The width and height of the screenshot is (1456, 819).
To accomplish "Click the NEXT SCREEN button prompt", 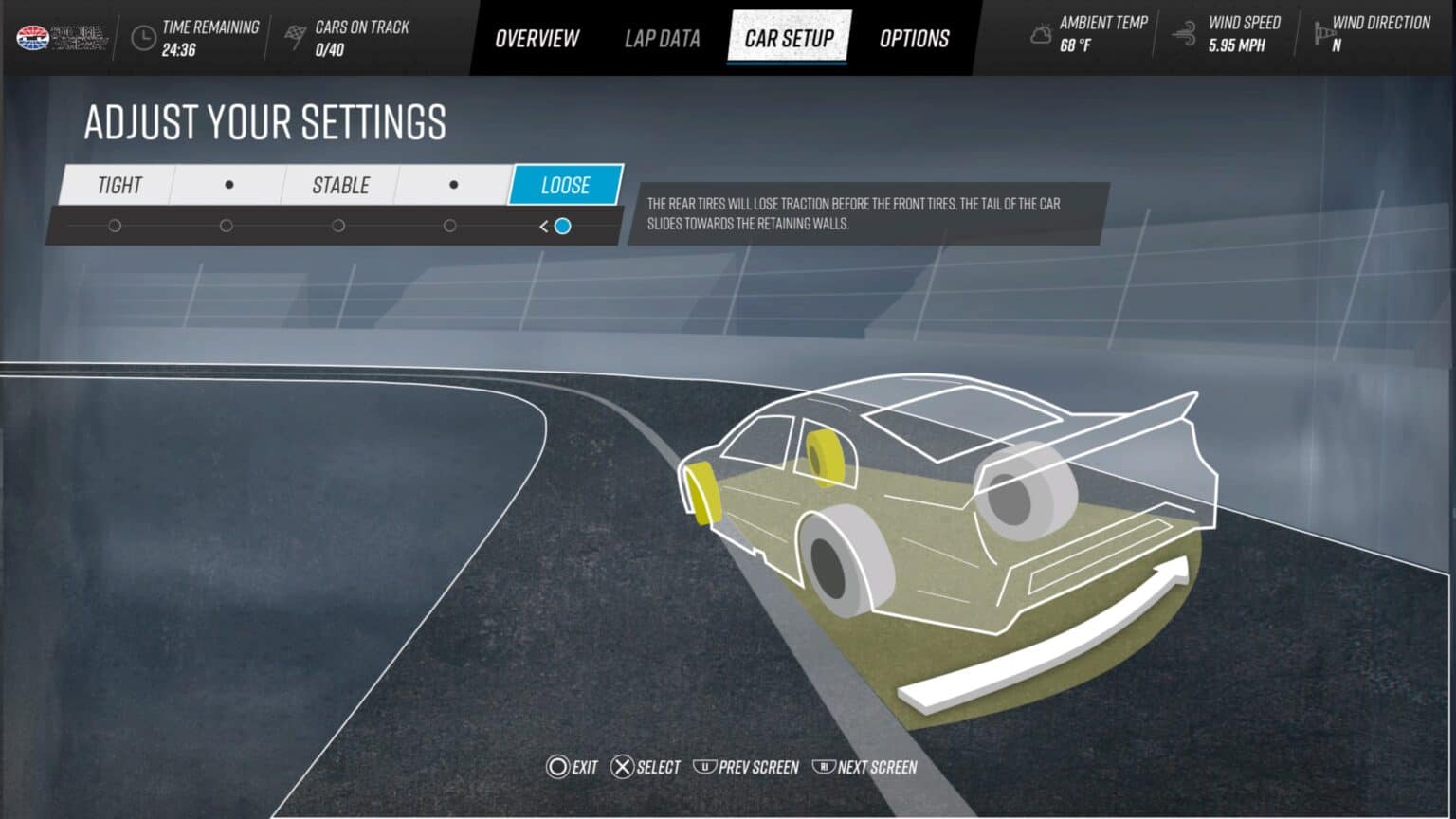I will tap(866, 767).
